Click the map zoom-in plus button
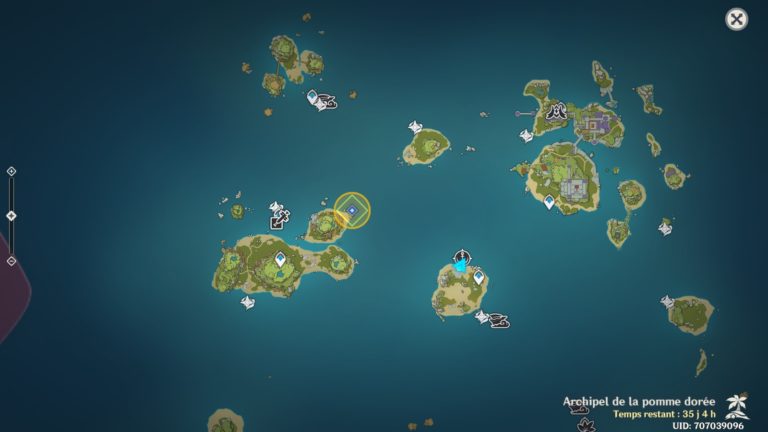The width and height of the screenshot is (768, 432). click(11, 171)
